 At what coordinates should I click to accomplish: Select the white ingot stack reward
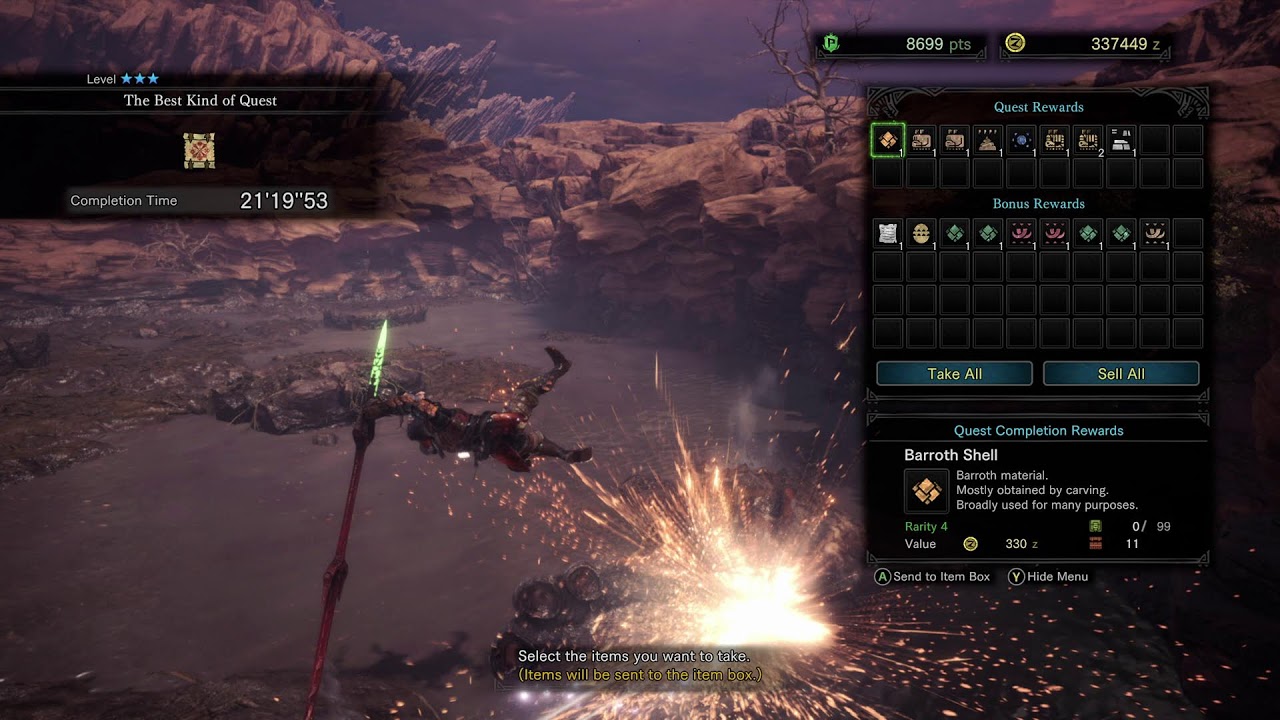click(x=1121, y=140)
